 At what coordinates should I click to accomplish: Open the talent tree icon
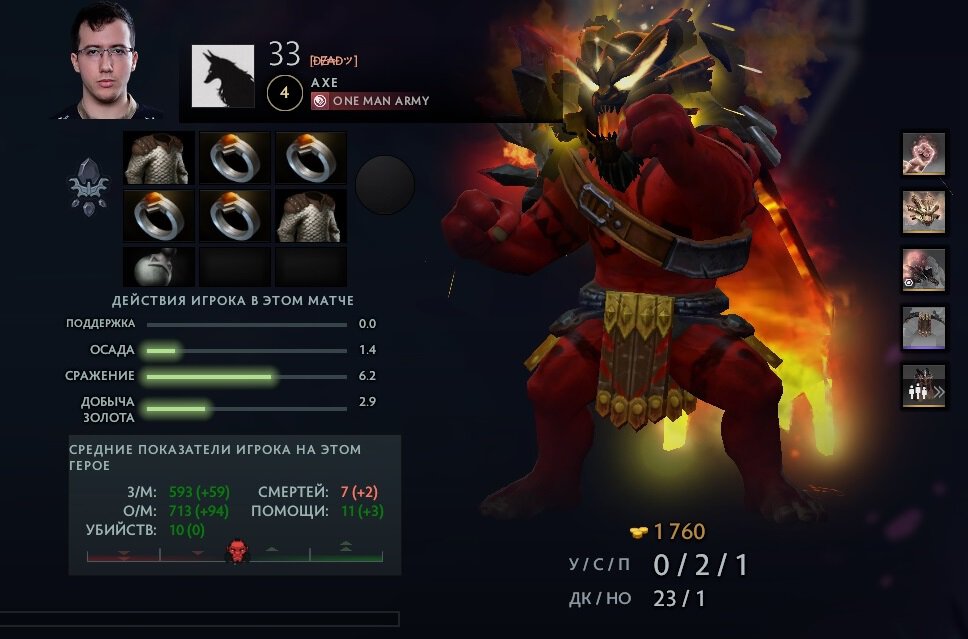[88, 185]
